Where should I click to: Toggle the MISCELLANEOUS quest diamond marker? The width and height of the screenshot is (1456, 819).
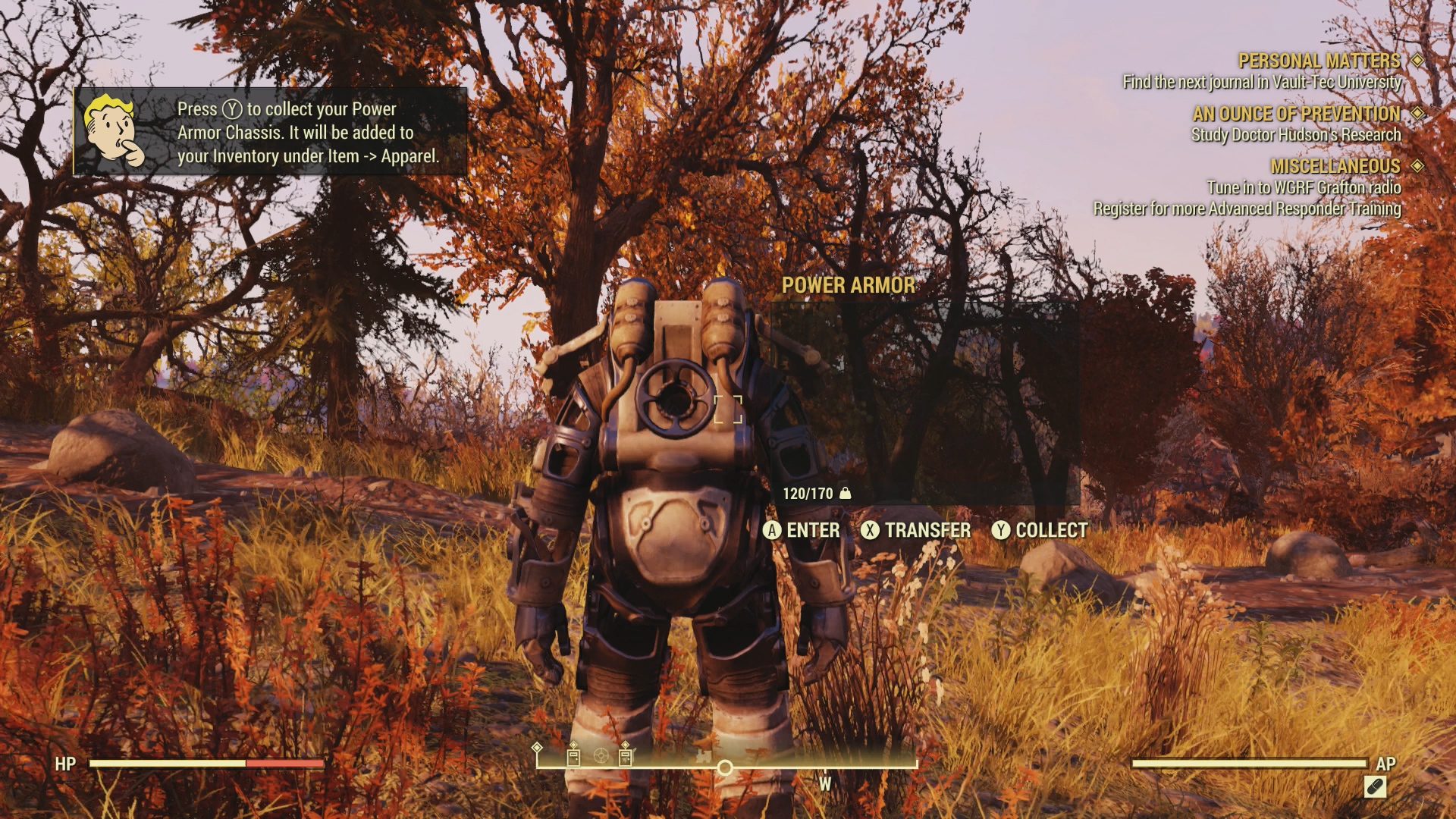tap(1417, 165)
